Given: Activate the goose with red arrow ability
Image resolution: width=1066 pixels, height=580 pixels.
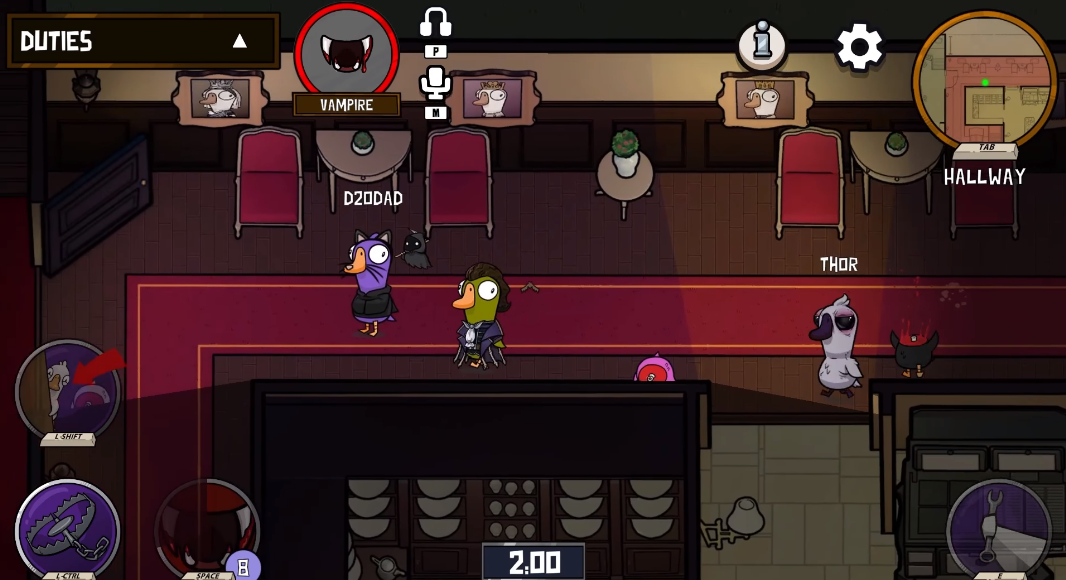Looking at the screenshot, I should pos(68,392).
